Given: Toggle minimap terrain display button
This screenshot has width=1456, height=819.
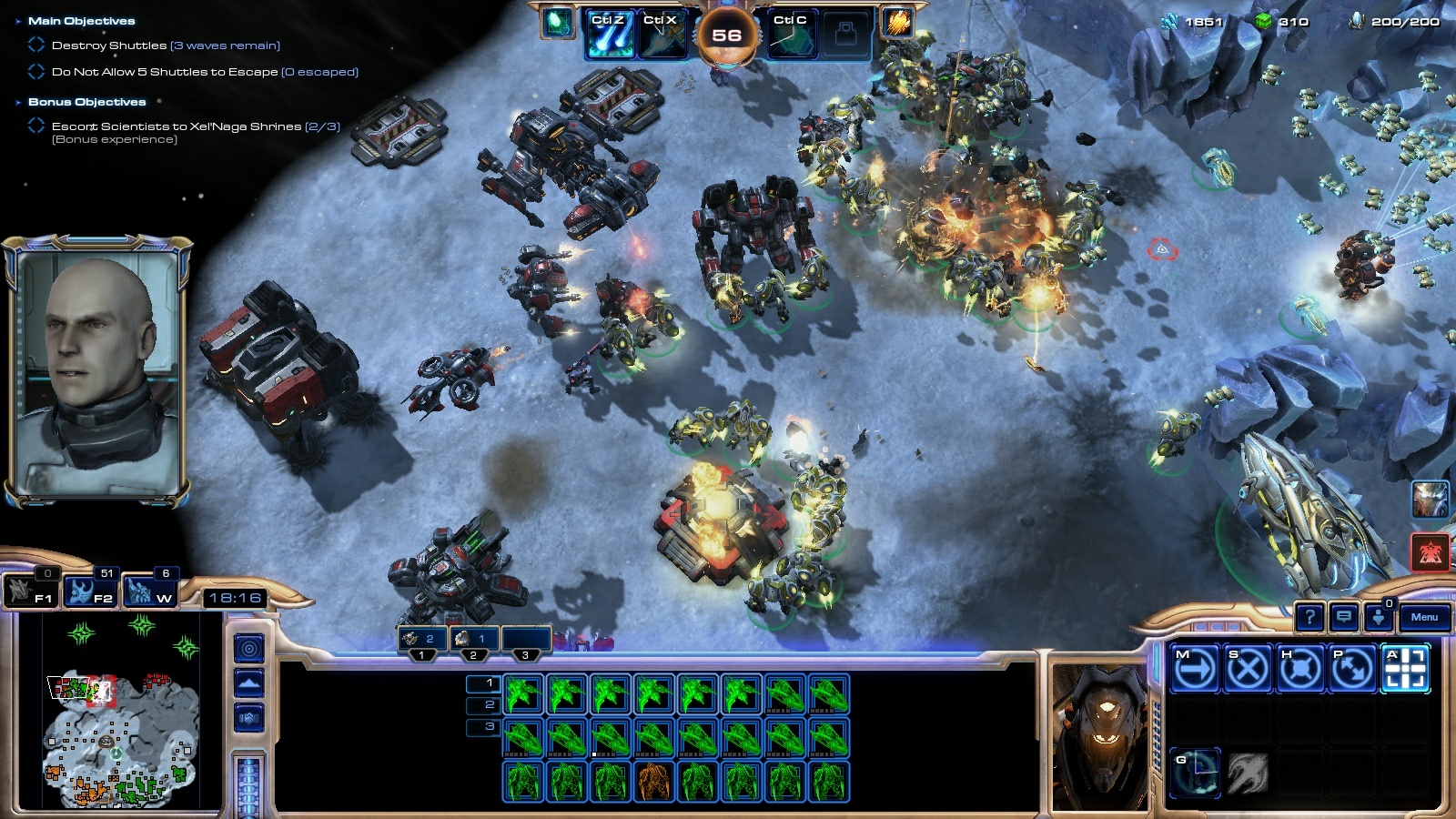Looking at the screenshot, I should point(249,682).
